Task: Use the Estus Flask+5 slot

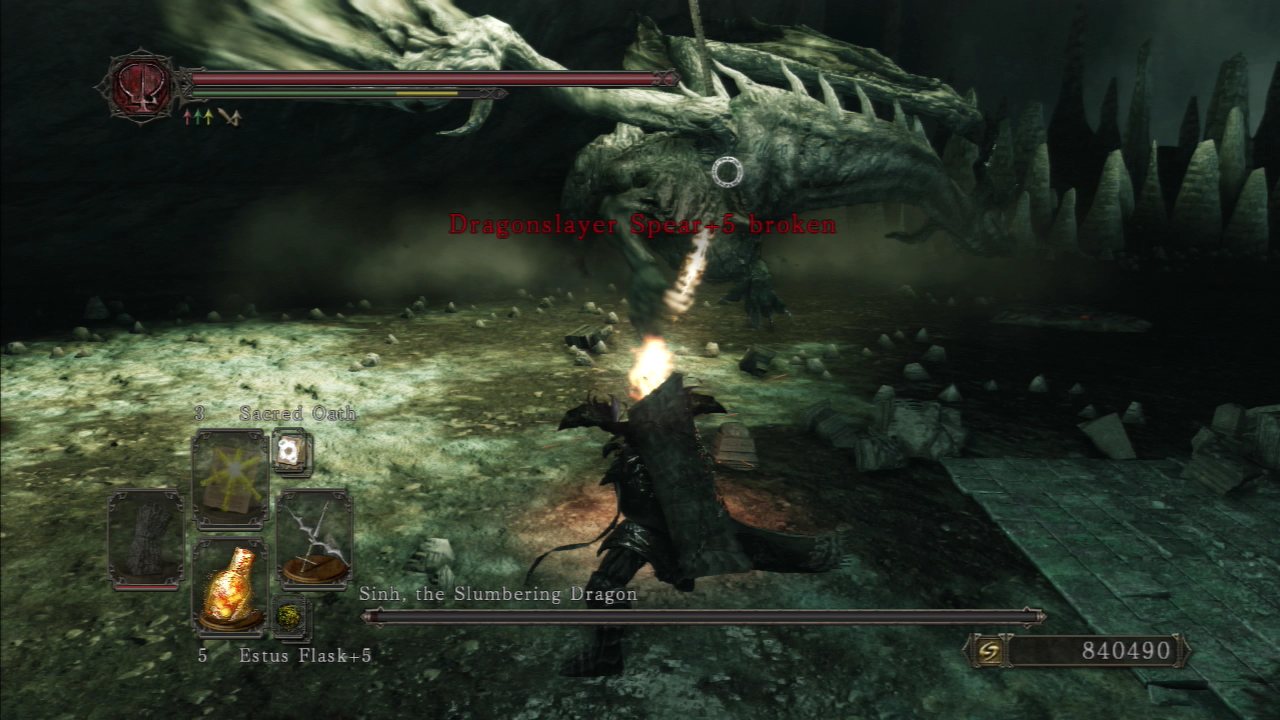Action: (230, 588)
